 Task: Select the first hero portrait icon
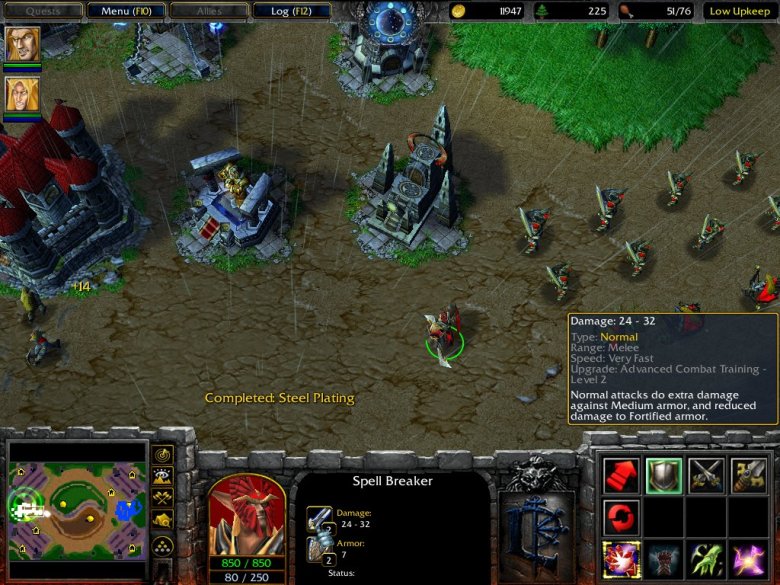tap(23, 44)
